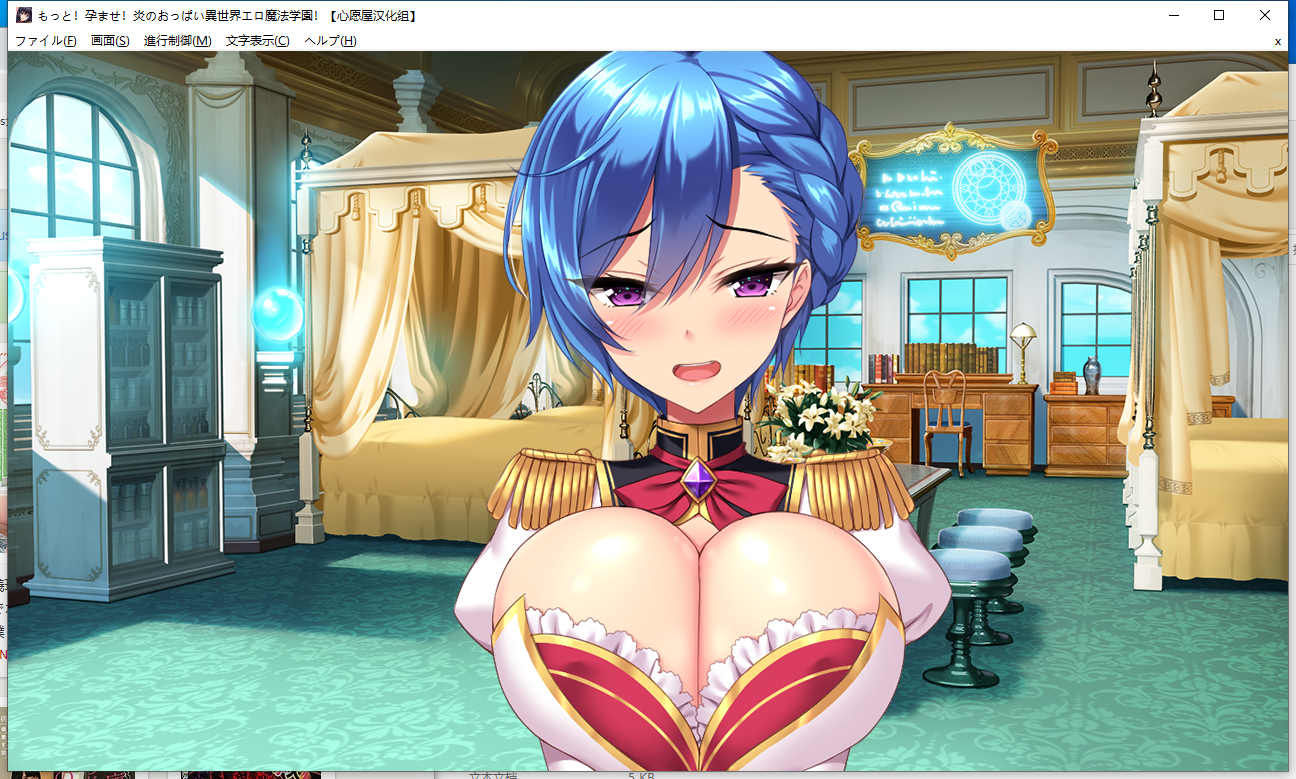Maximize the game window

1219,15
